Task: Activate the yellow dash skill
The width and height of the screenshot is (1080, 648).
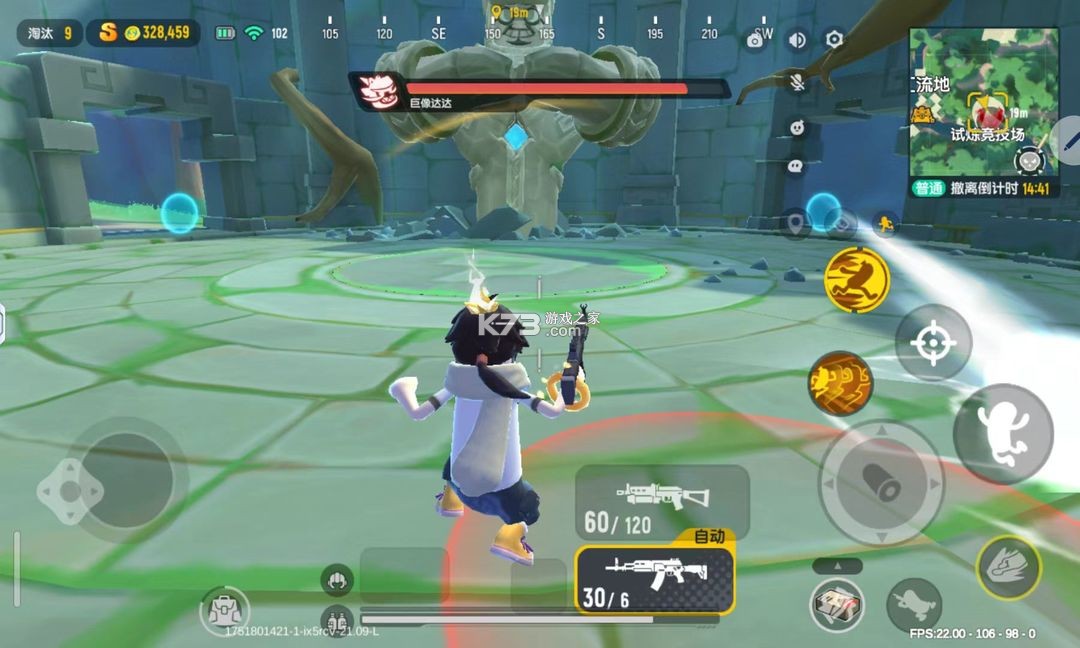Action: (857, 279)
